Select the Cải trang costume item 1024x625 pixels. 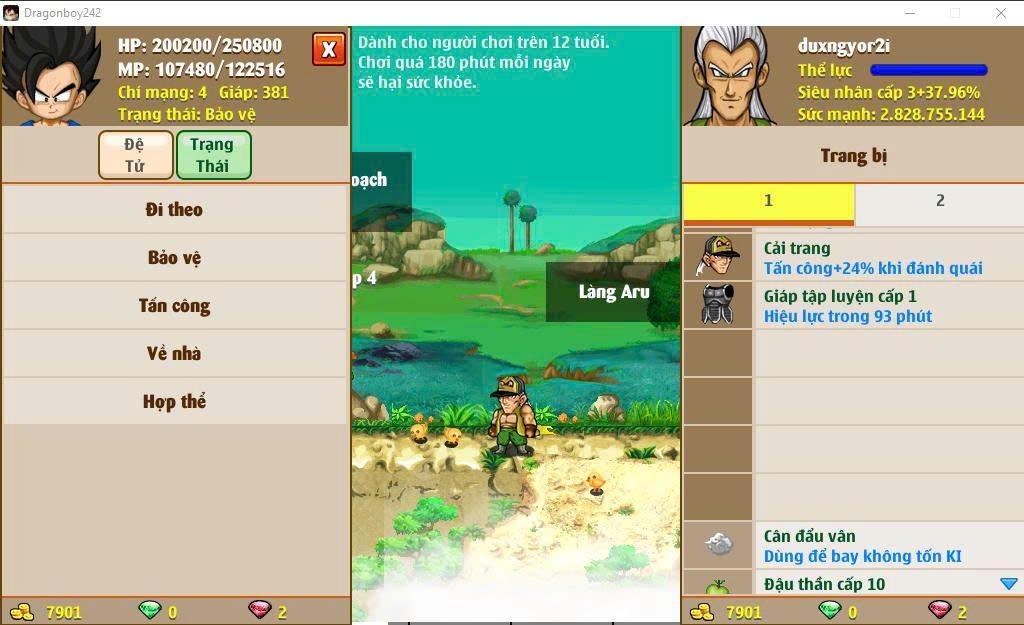pyautogui.click(x=852, y=258)
